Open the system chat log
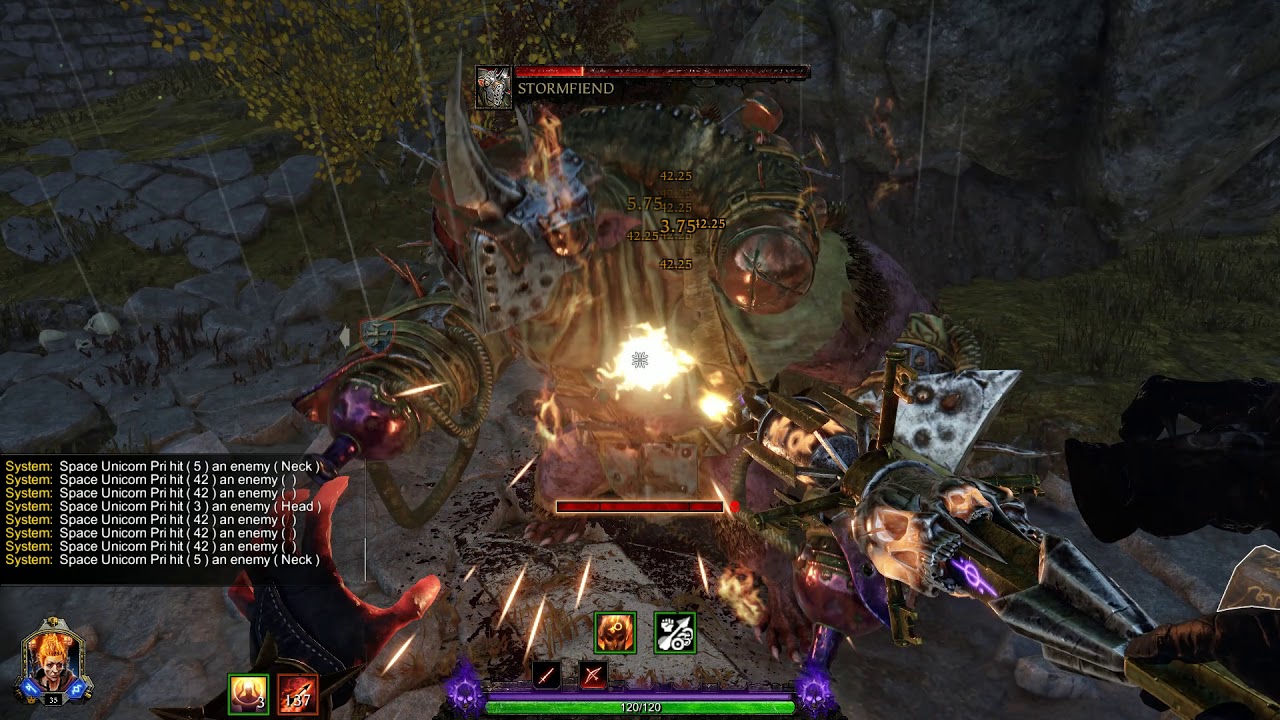 click(x=165, y=513)
